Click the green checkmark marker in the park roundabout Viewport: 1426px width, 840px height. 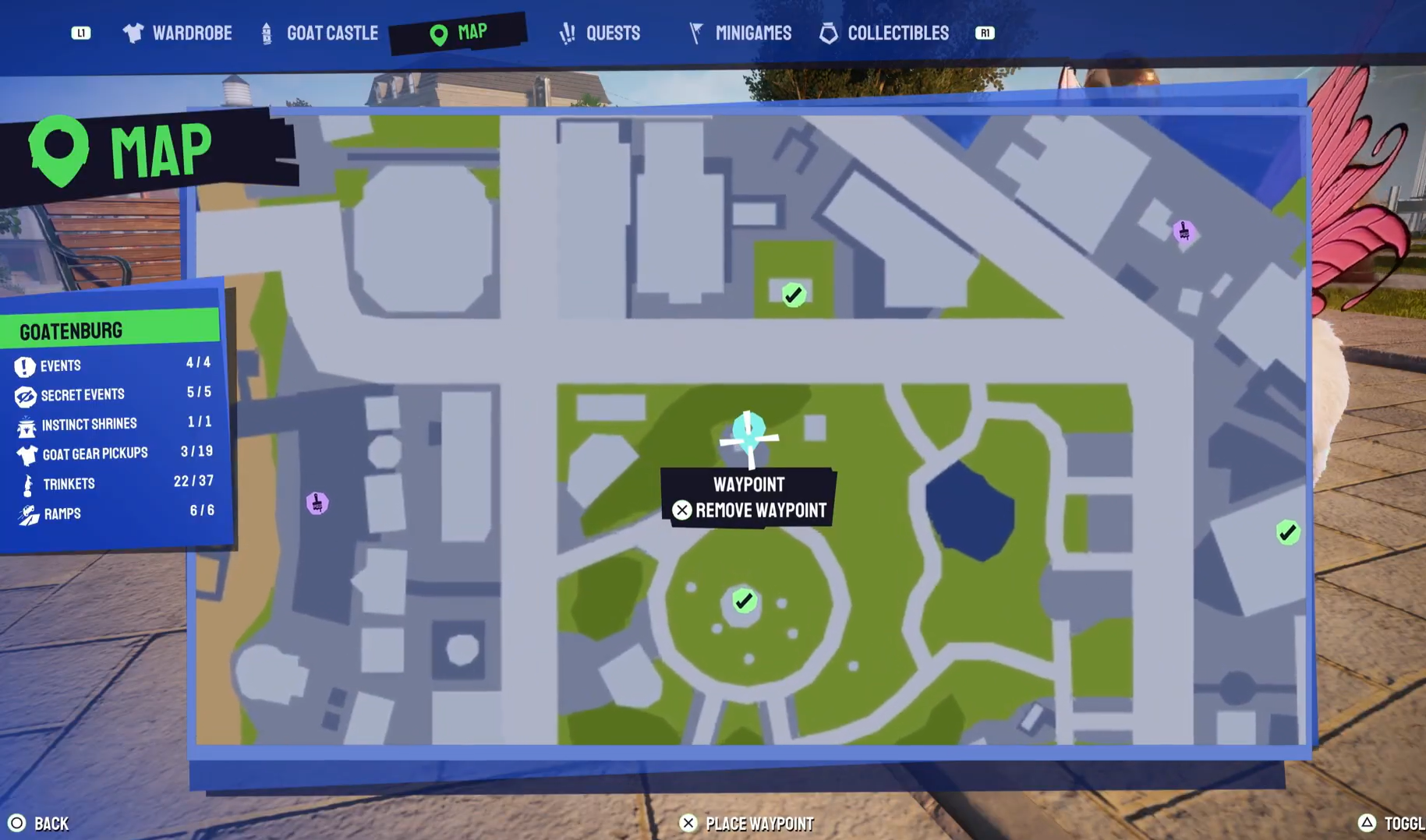pos(743,601)
